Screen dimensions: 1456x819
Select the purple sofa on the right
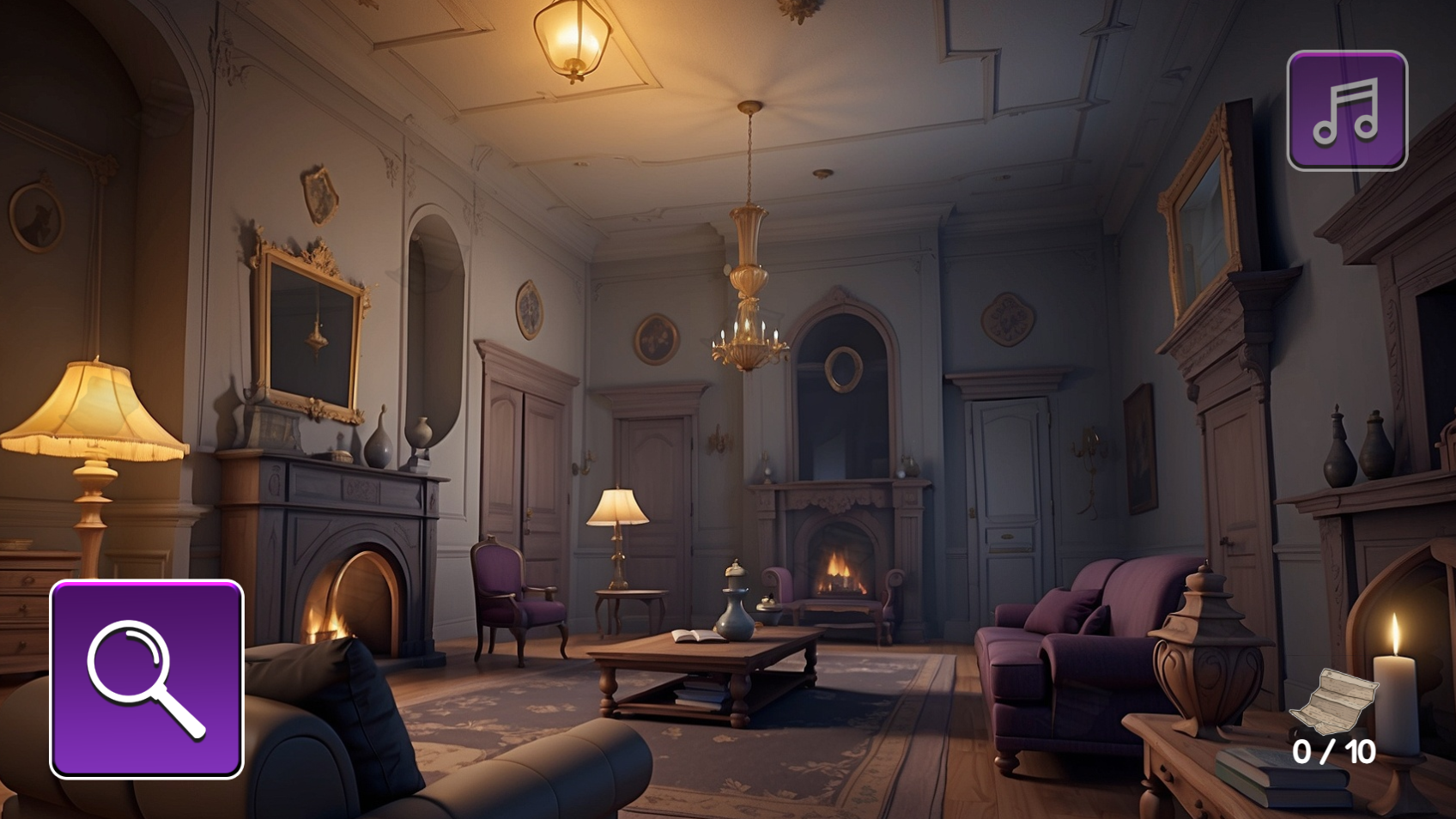click(x=1082, y=670)
